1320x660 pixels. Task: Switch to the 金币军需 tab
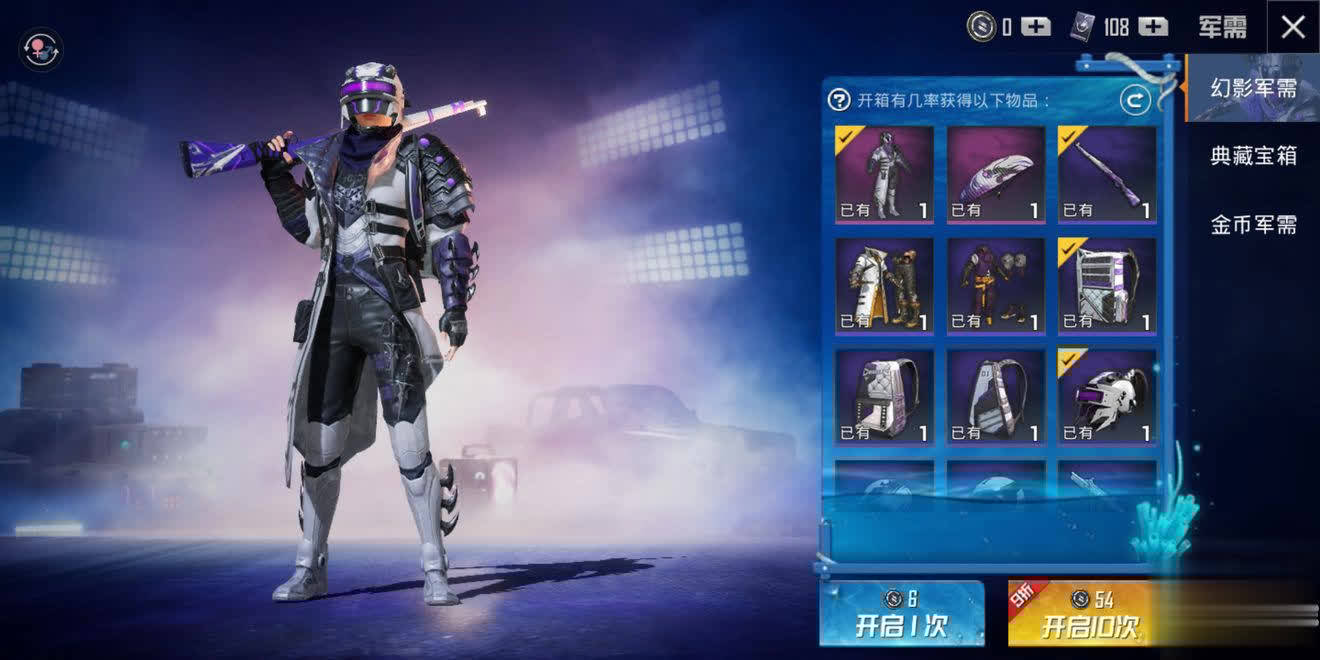(1253, 225)
